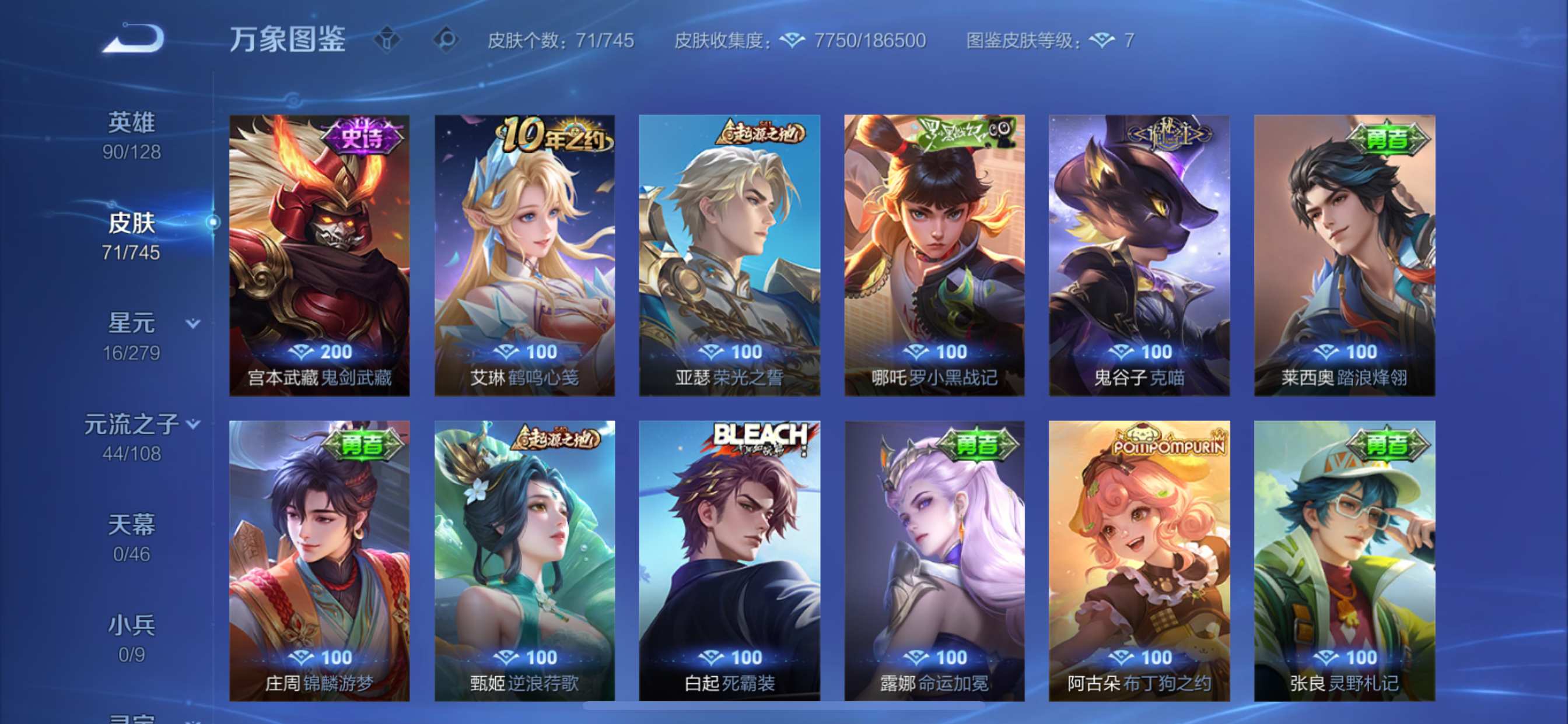The height and width of the screenshot is (724, 1568).
Task: View the 亚瑟 荣光之誓 skin card
Action: point(729,255)
